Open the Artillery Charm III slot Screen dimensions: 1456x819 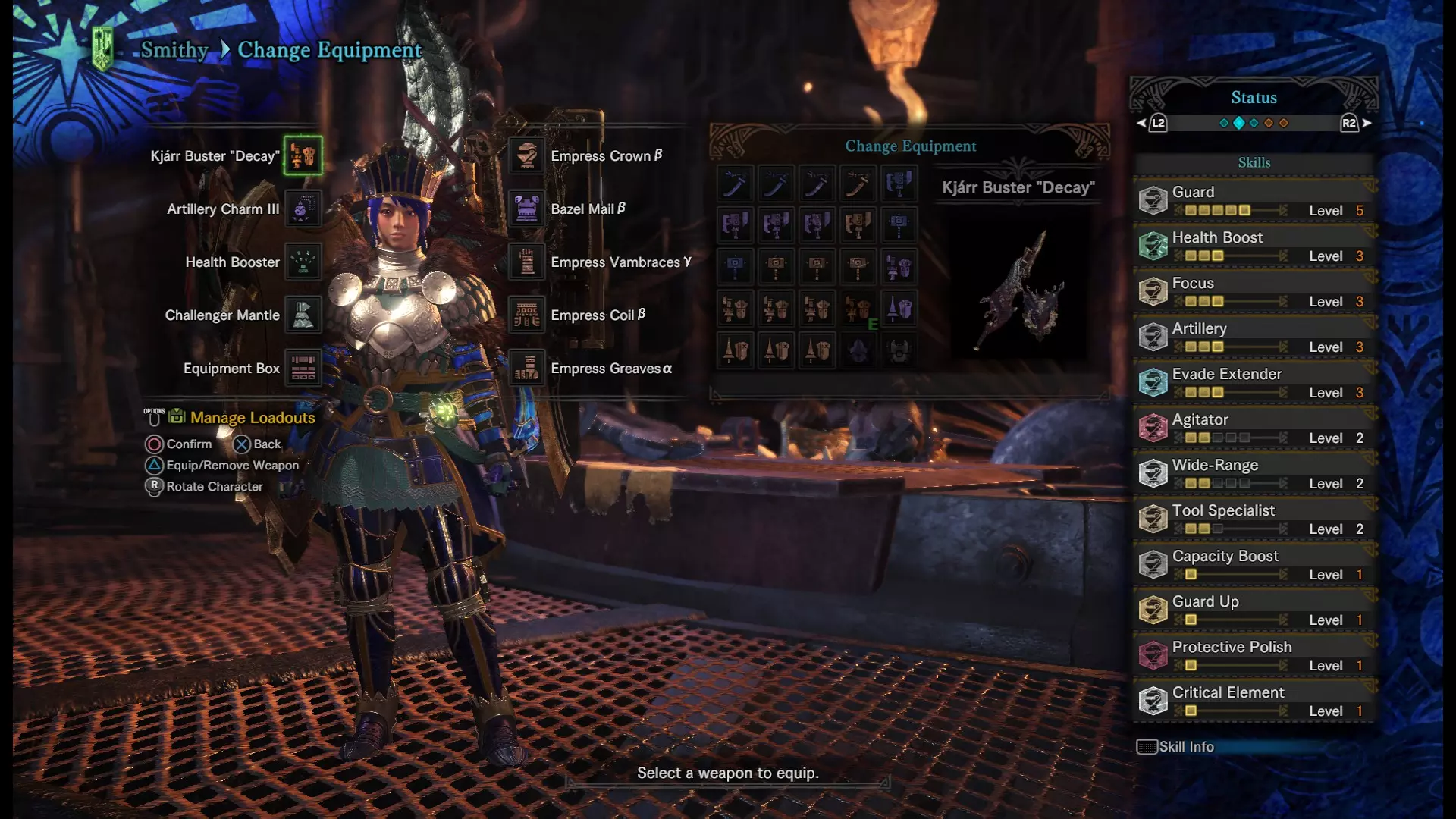pyautogui.click(x=303, y=209)
